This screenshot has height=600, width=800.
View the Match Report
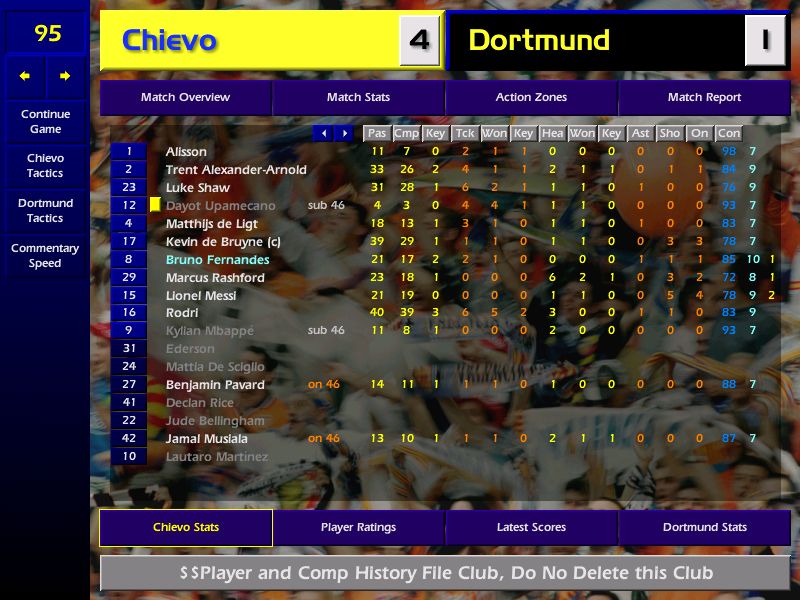point(704,98)
